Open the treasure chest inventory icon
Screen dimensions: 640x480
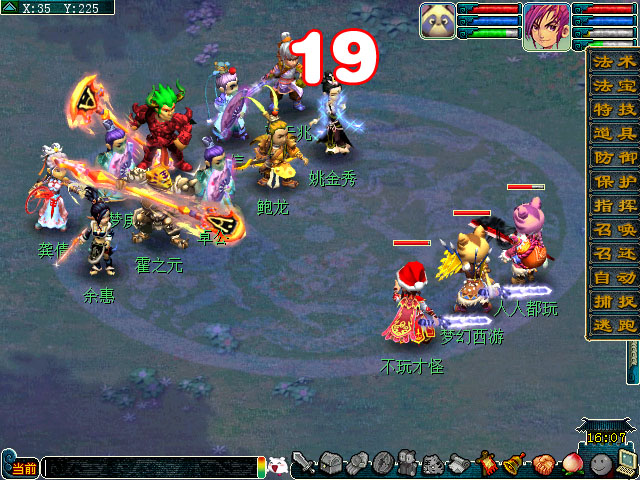click(x=332, y=464)
